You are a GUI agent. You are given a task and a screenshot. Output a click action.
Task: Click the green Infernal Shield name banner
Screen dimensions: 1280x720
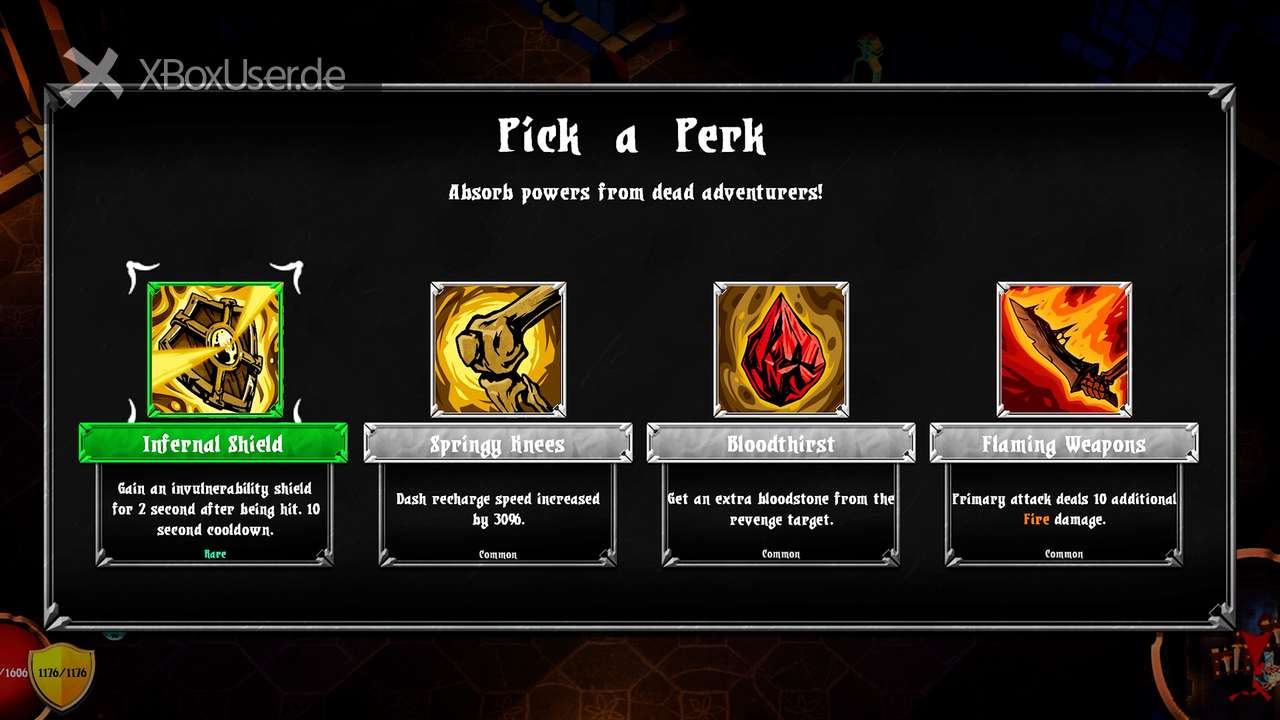(x=213, y=443)
